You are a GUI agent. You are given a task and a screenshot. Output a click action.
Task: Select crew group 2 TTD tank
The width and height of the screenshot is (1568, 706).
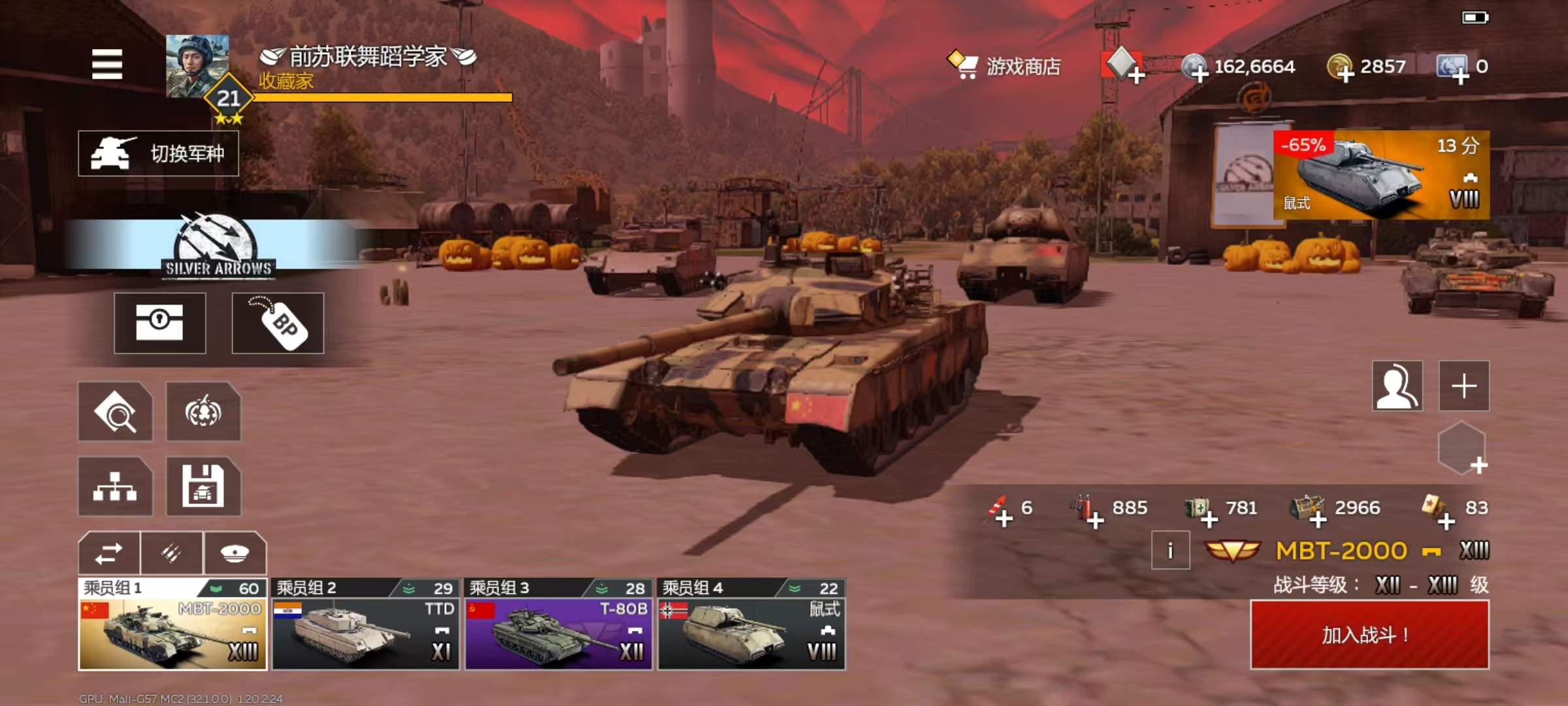point(366,625)
